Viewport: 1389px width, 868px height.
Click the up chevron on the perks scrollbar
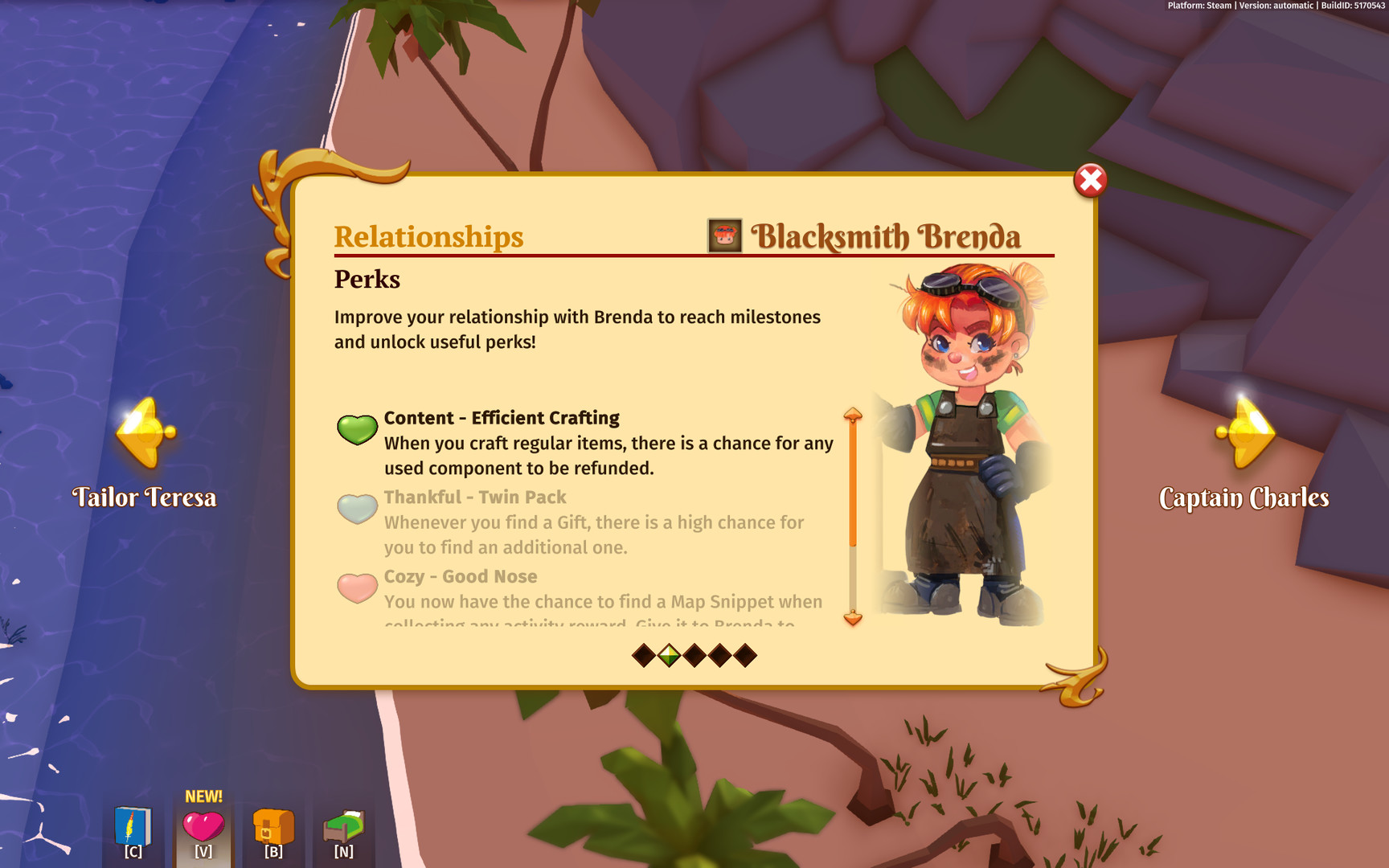853,415
